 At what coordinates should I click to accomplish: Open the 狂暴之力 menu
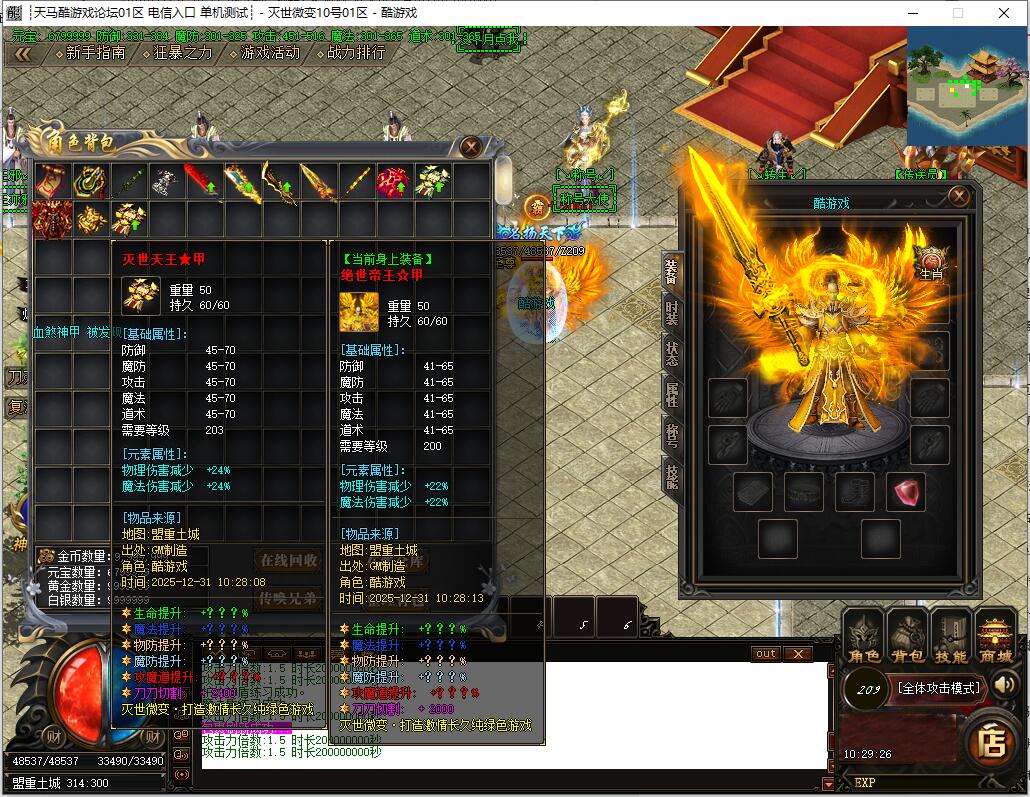[183, 53]
